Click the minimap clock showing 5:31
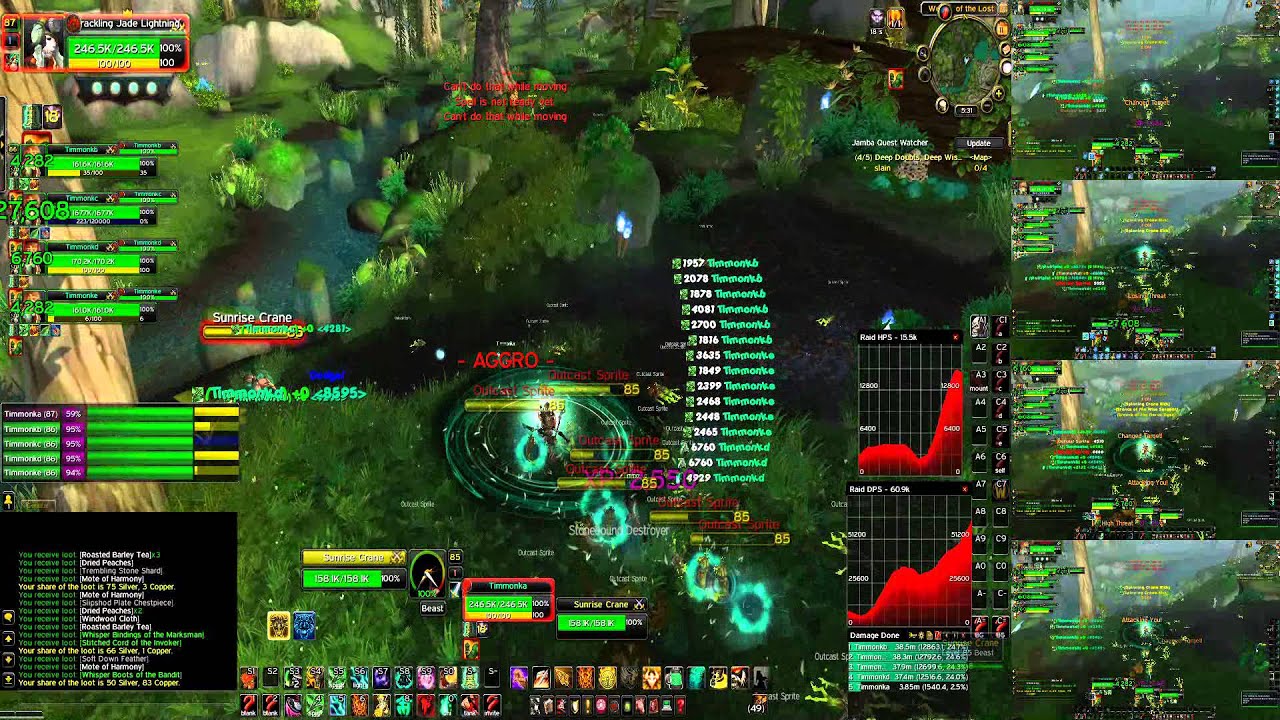The width and height of the screenshot is (1280, 720). pos(966,110)
